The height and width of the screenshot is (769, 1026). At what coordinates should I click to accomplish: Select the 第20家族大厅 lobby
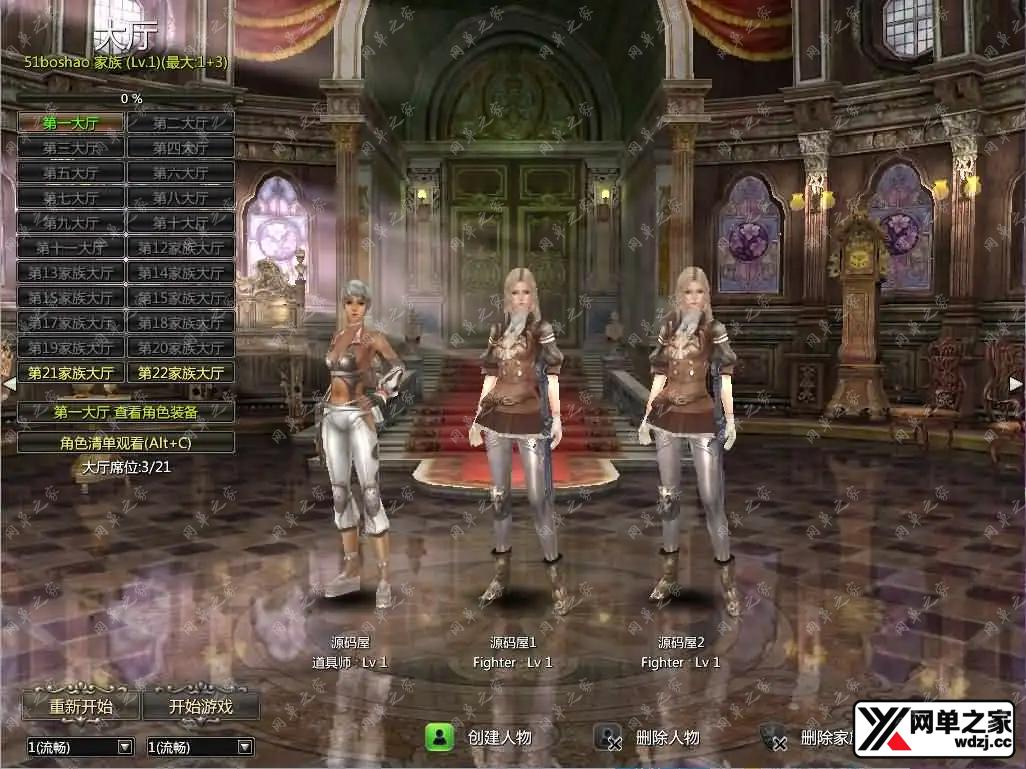181,347
